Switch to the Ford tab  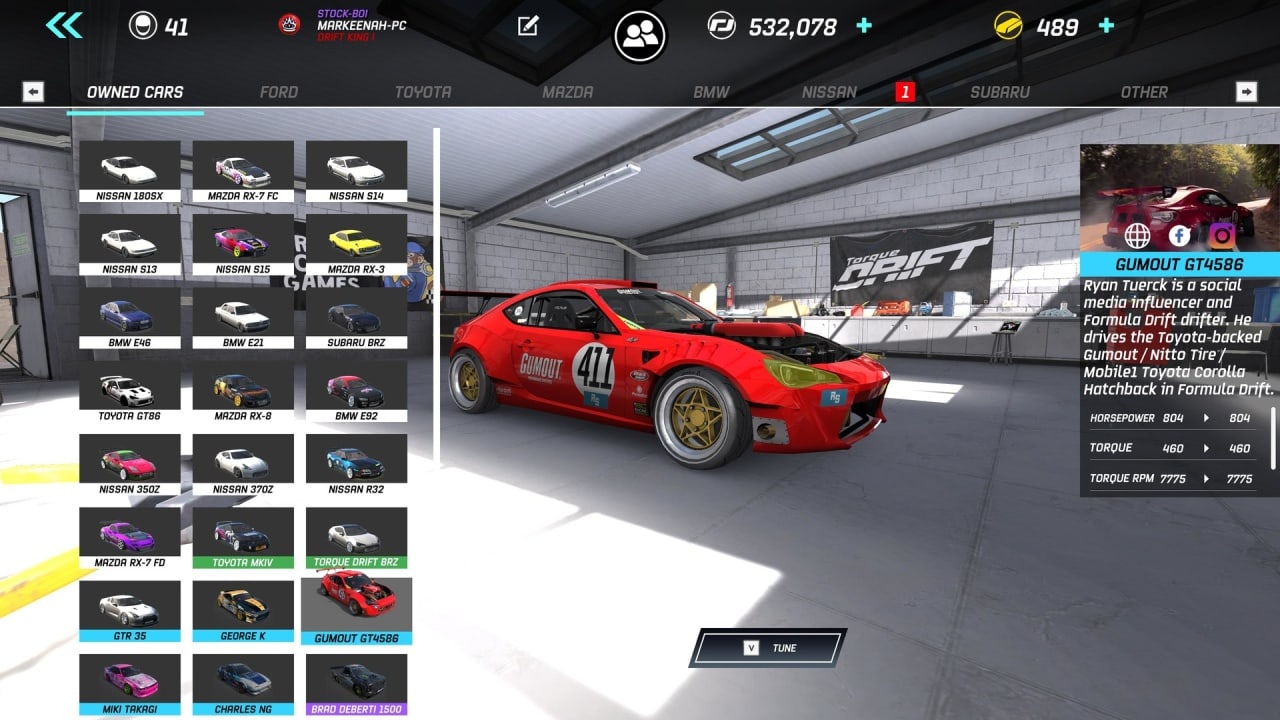(278, 92)
